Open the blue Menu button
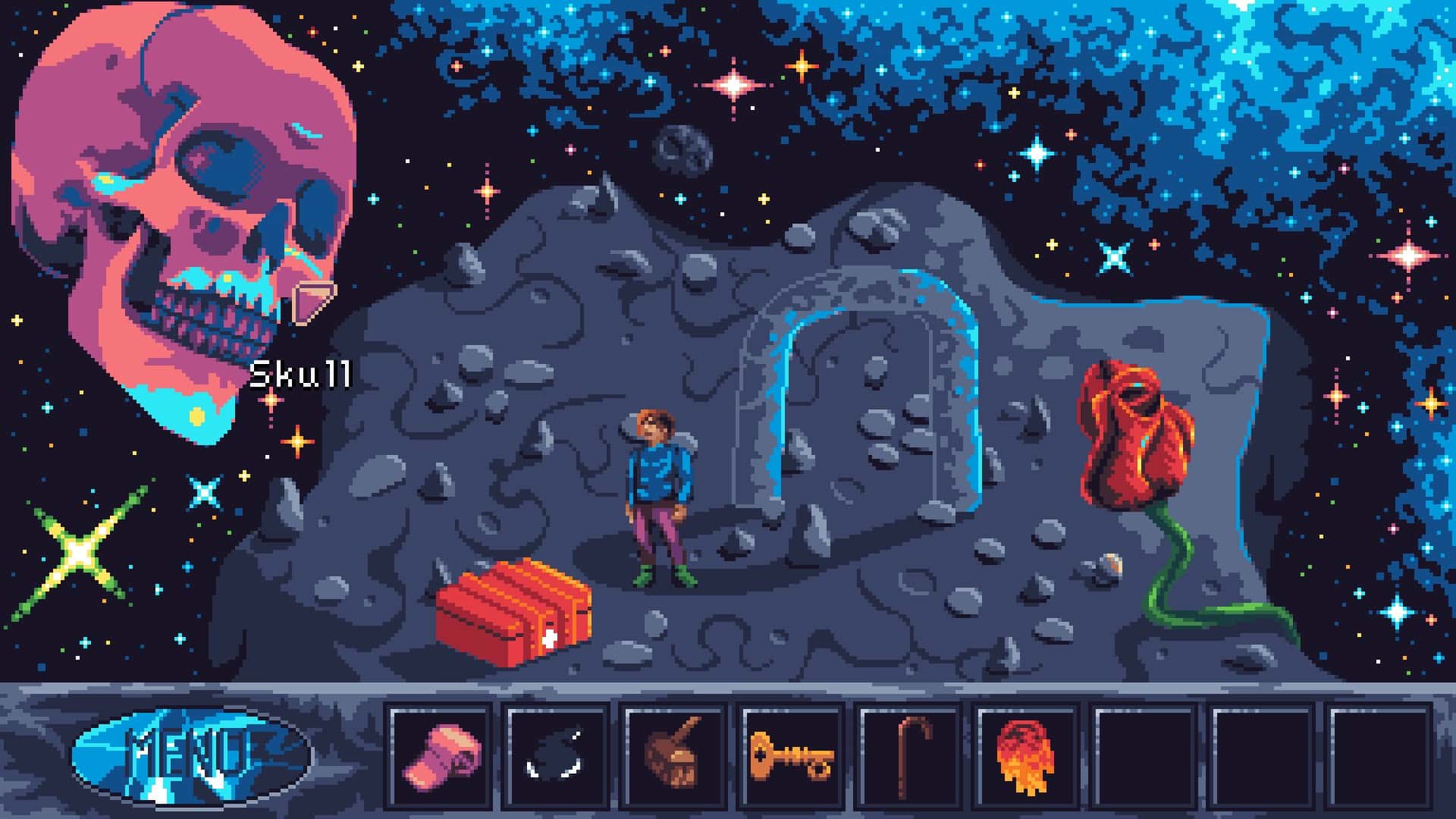Image resolution: width=1456 pixels, height=819 pixels. click(x=193, y=758)
